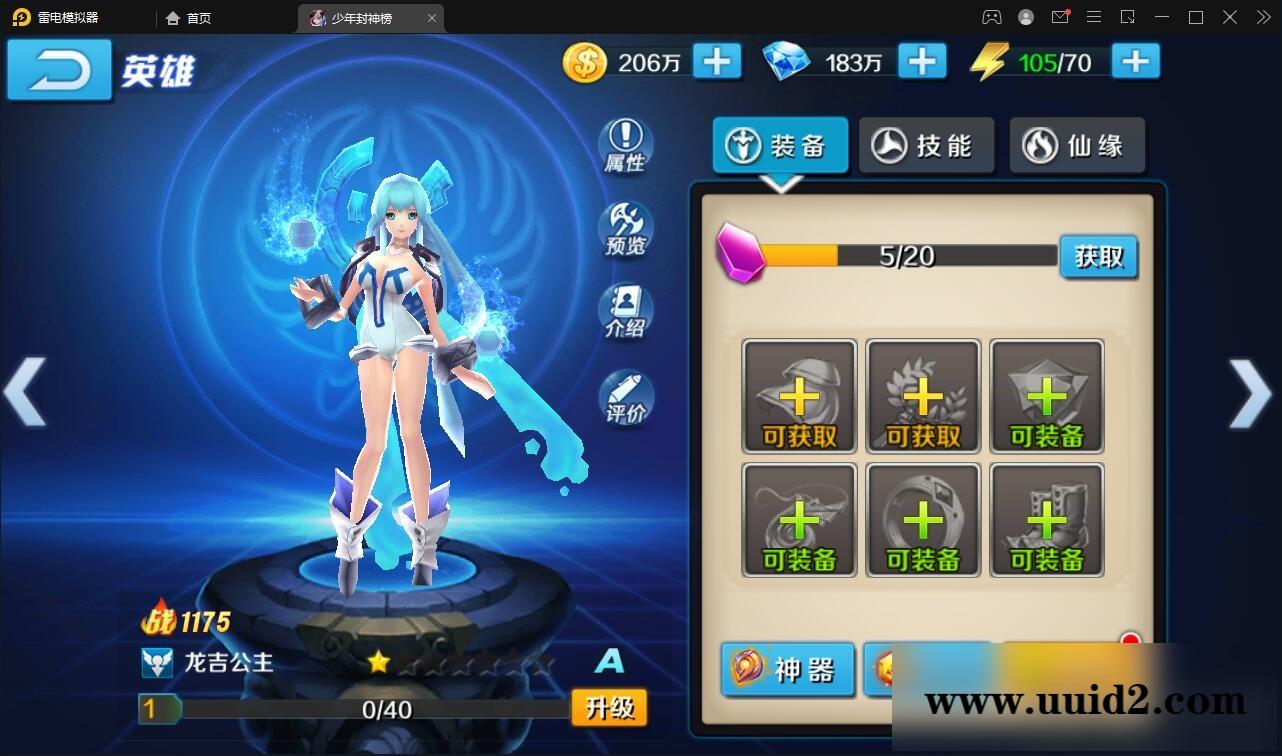Select the 装备 equipment tab
The image size is (1282, 756).
[780, 145]
